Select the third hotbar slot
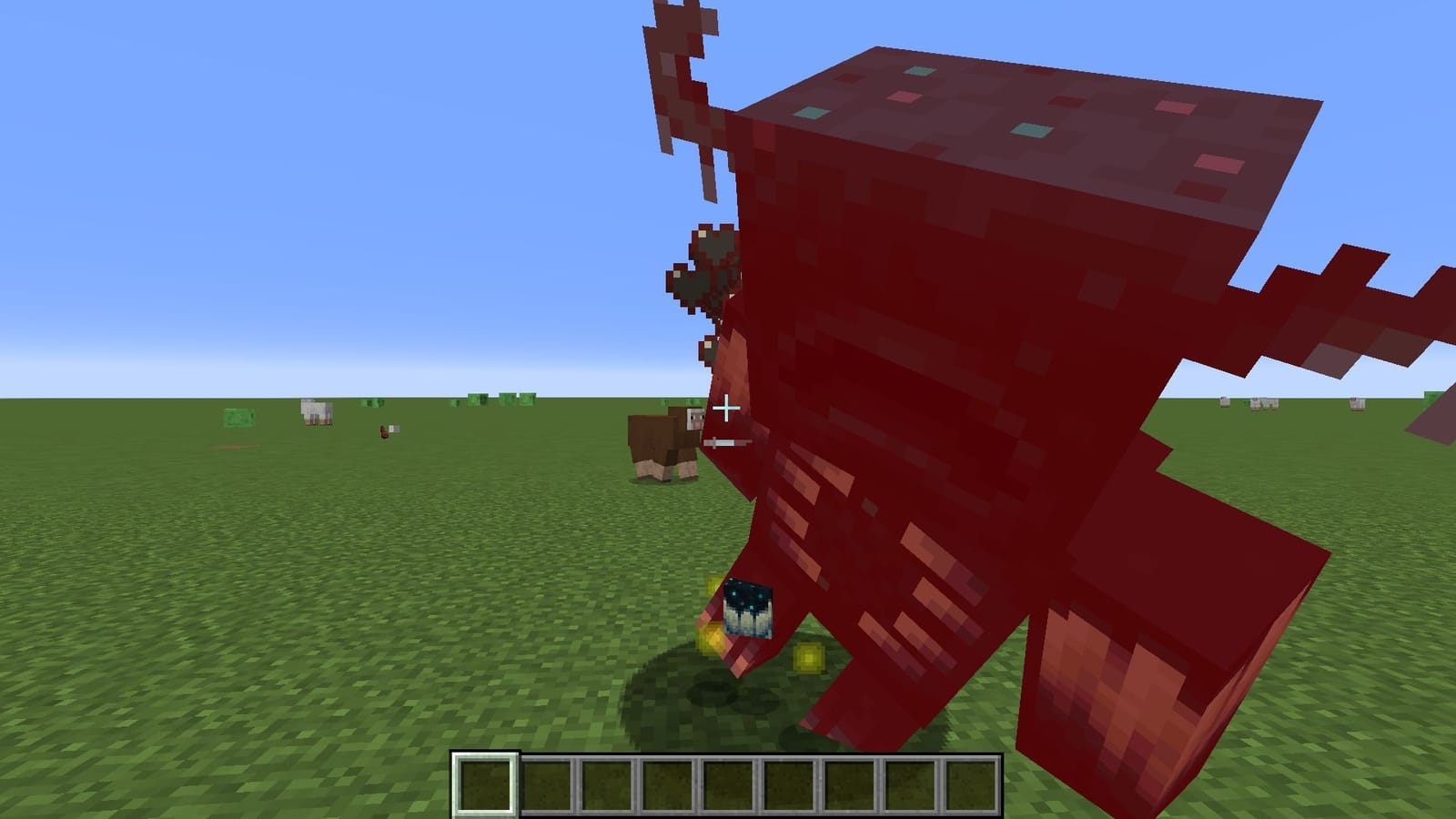Viewport: 1456px width, 819px height. coord(605,784)
